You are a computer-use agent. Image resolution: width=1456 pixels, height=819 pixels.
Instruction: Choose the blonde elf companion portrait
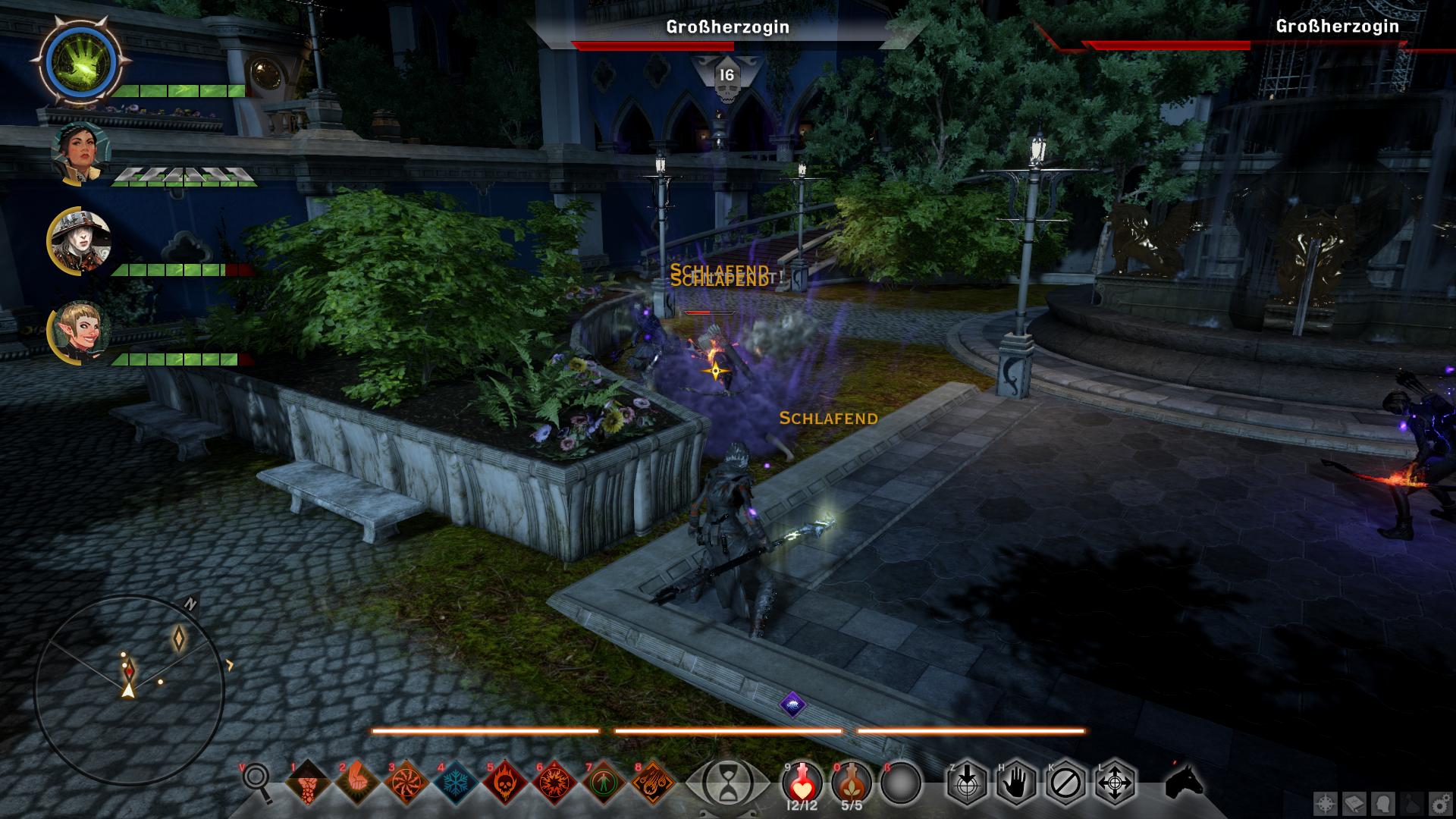[x=80, y=334]
